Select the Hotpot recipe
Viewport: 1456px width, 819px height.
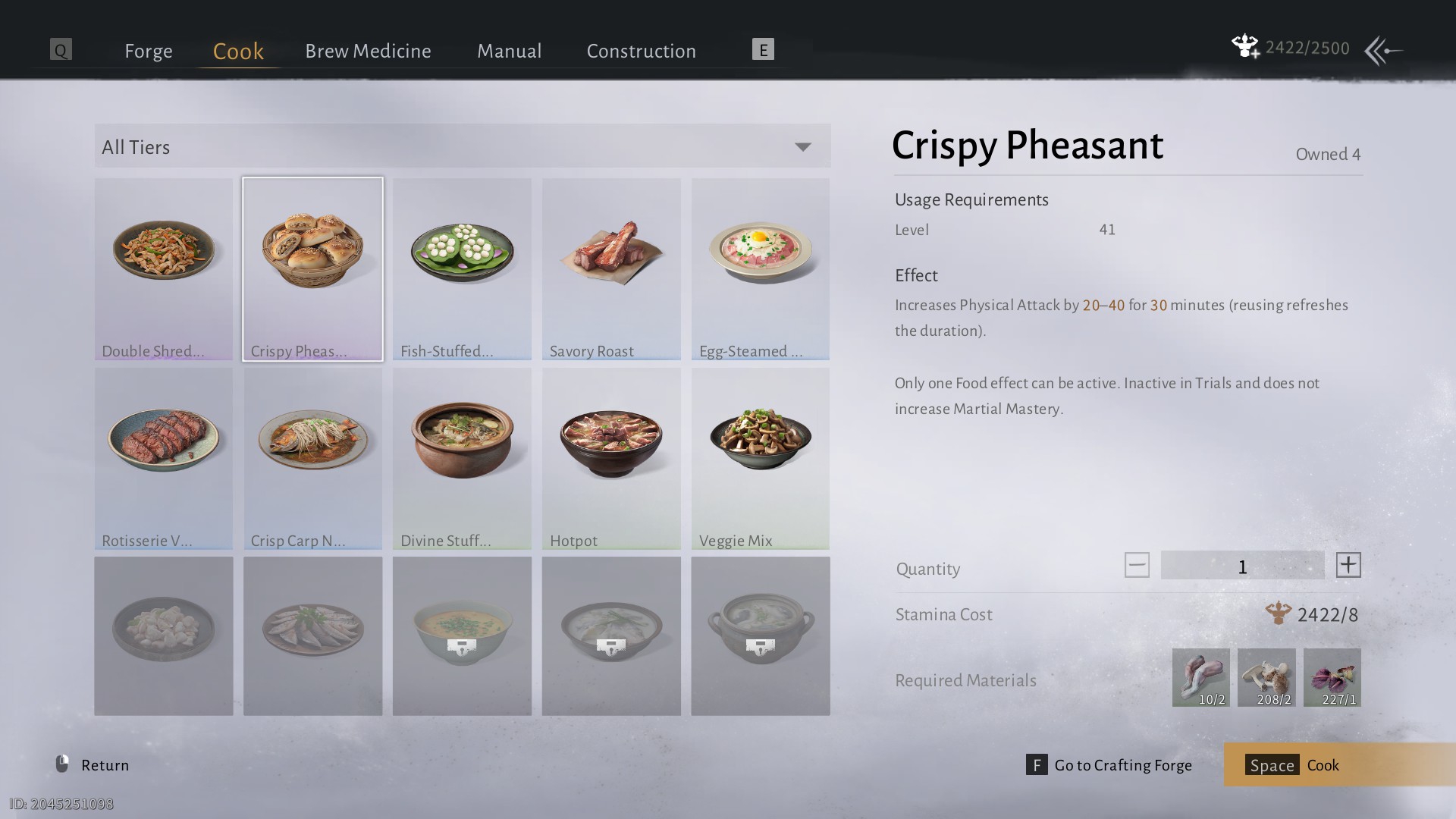[x=611, y=458]
